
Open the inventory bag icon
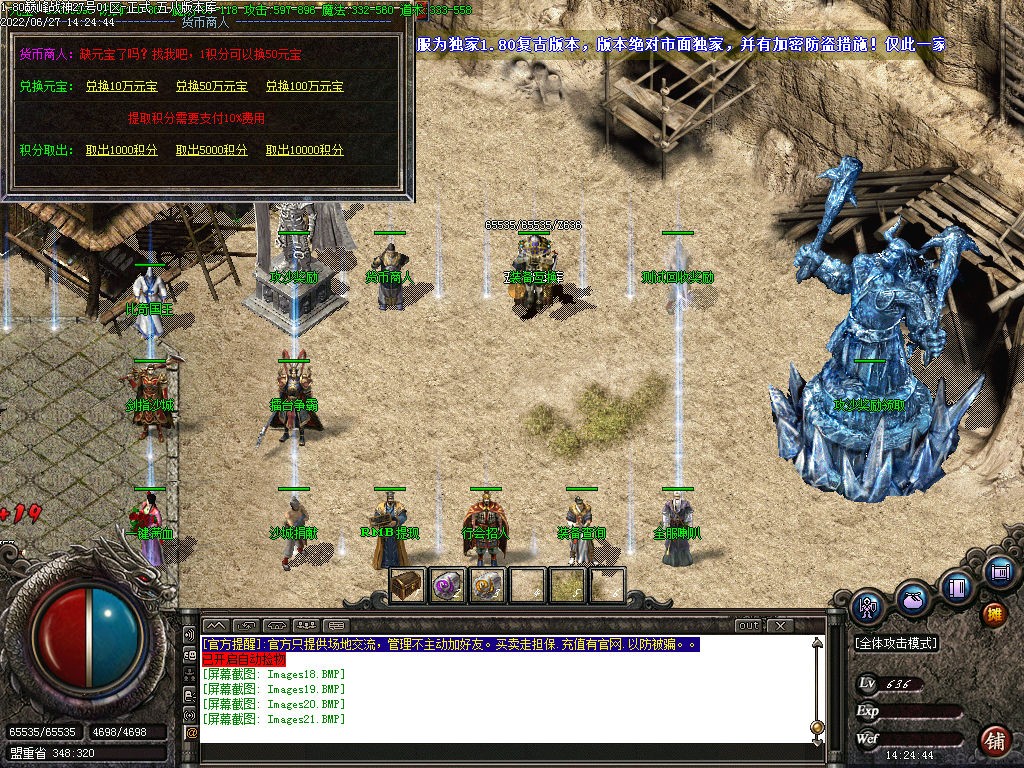click(x=911, y=598)
